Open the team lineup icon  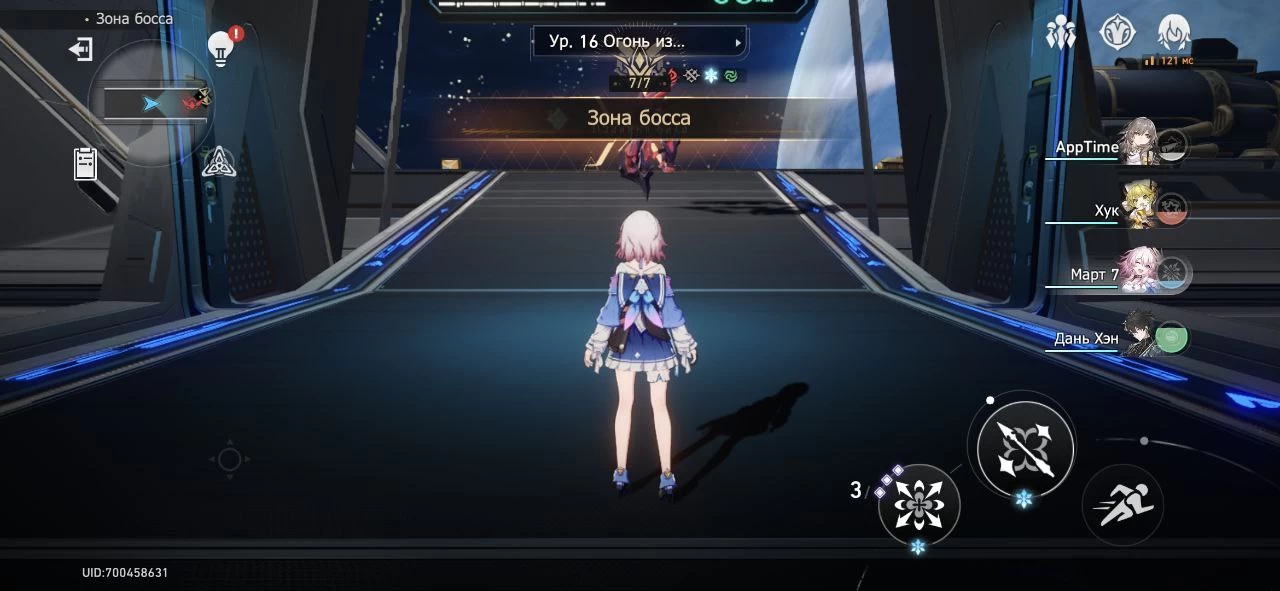pos(1060,34)
